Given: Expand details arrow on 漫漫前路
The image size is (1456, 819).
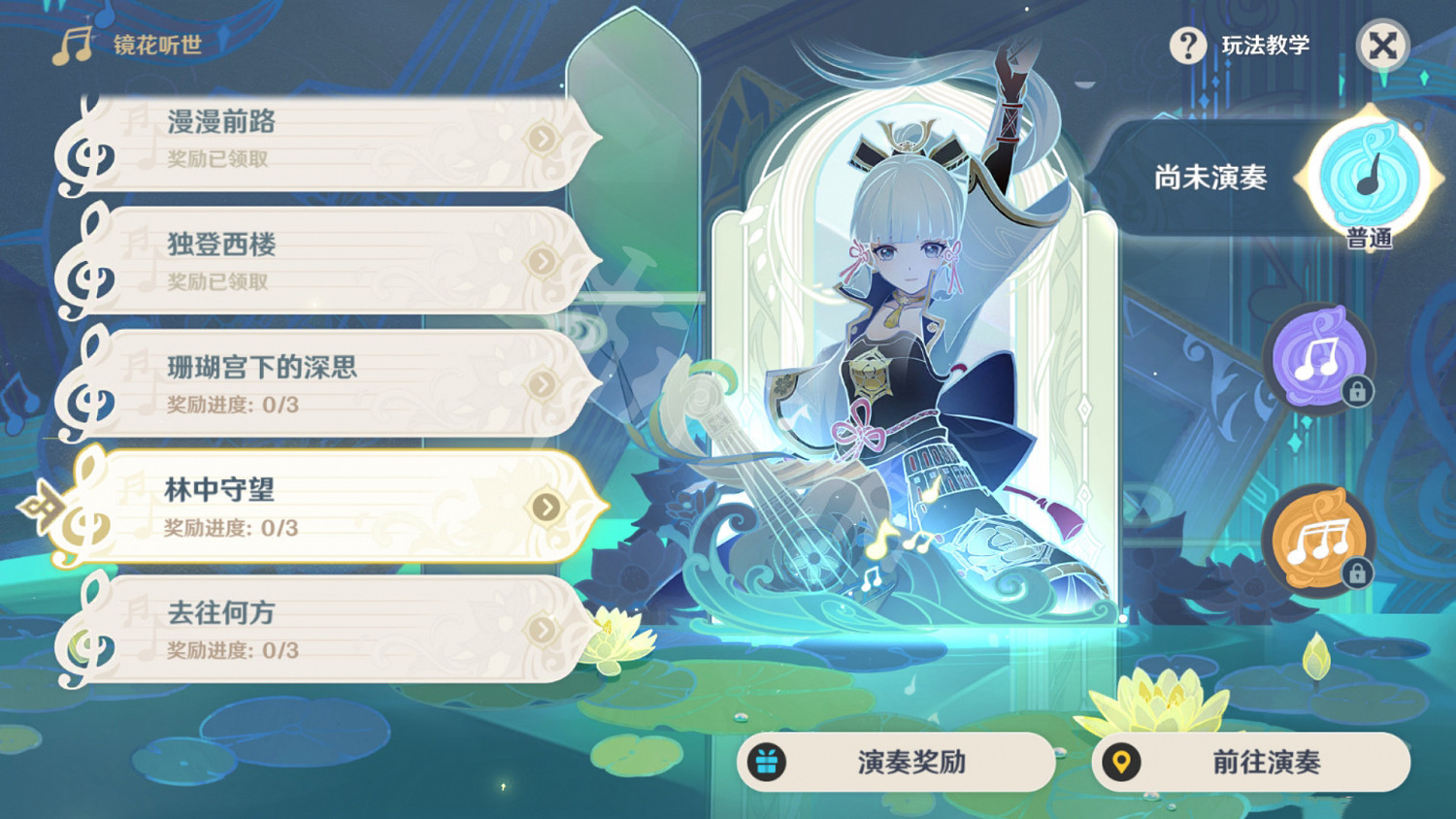Looking at the screenshot, I should (x=542, y=138).
